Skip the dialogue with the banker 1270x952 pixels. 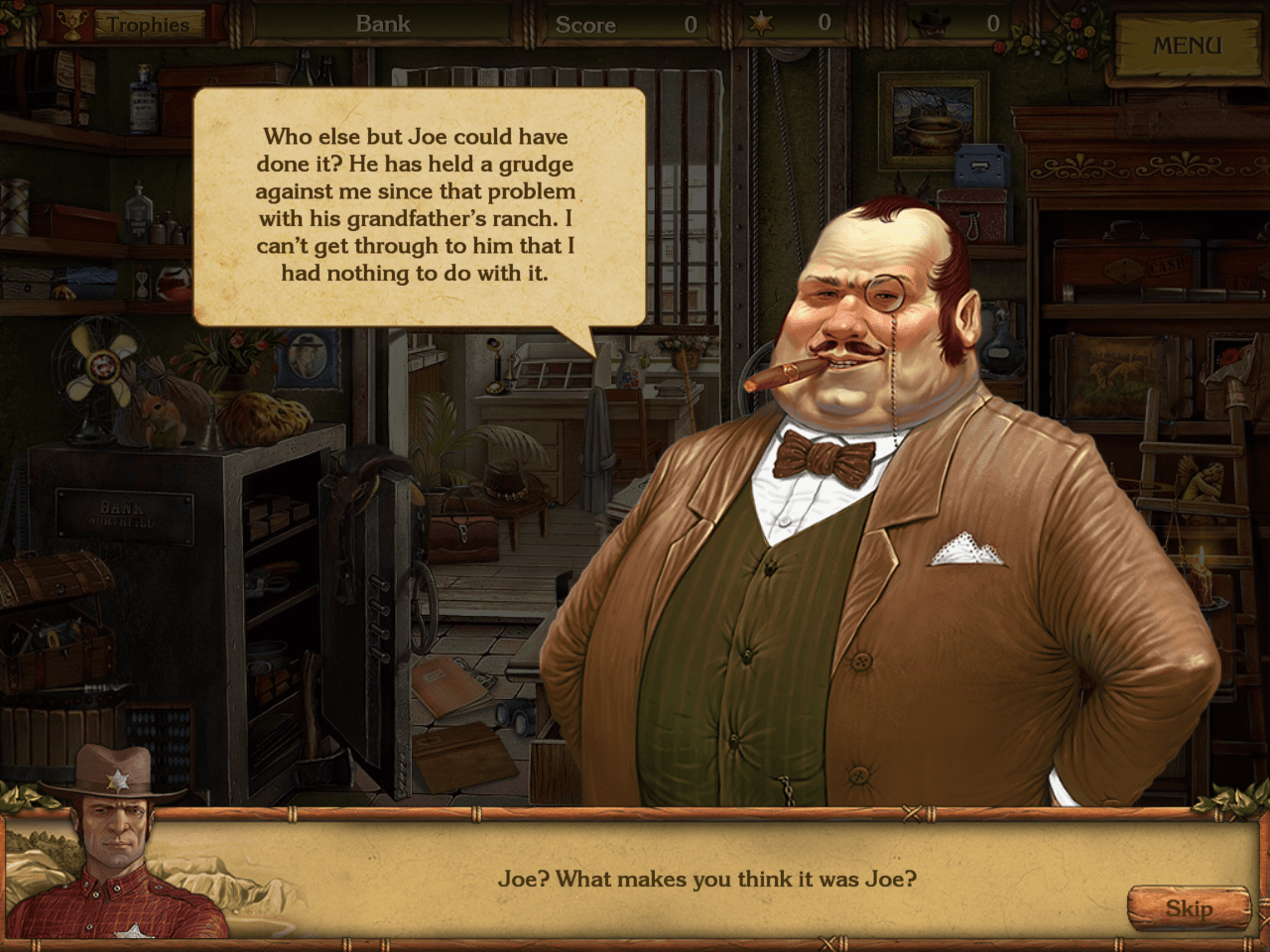pos(1188,908)
